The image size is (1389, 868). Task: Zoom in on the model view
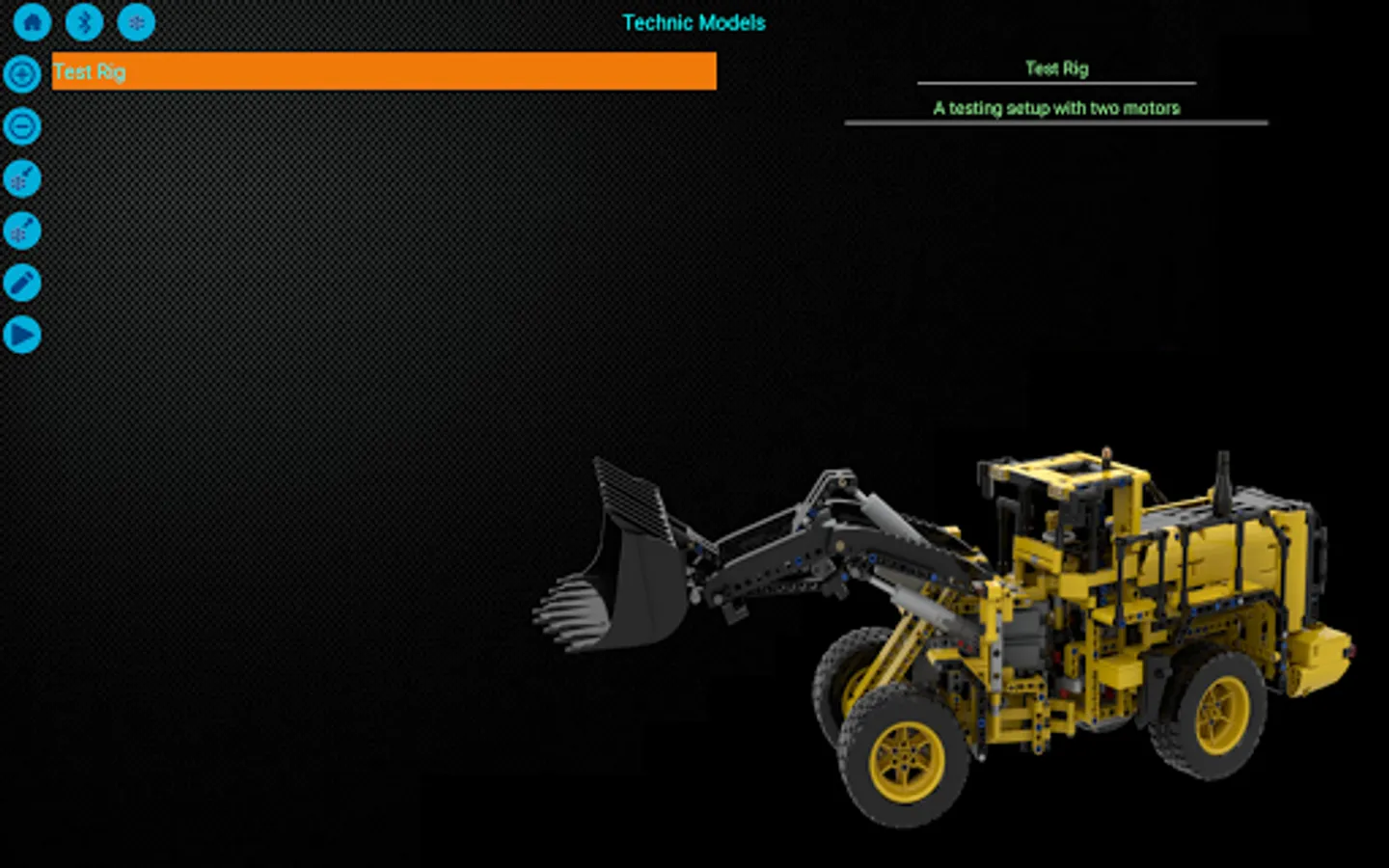point(21,74)
